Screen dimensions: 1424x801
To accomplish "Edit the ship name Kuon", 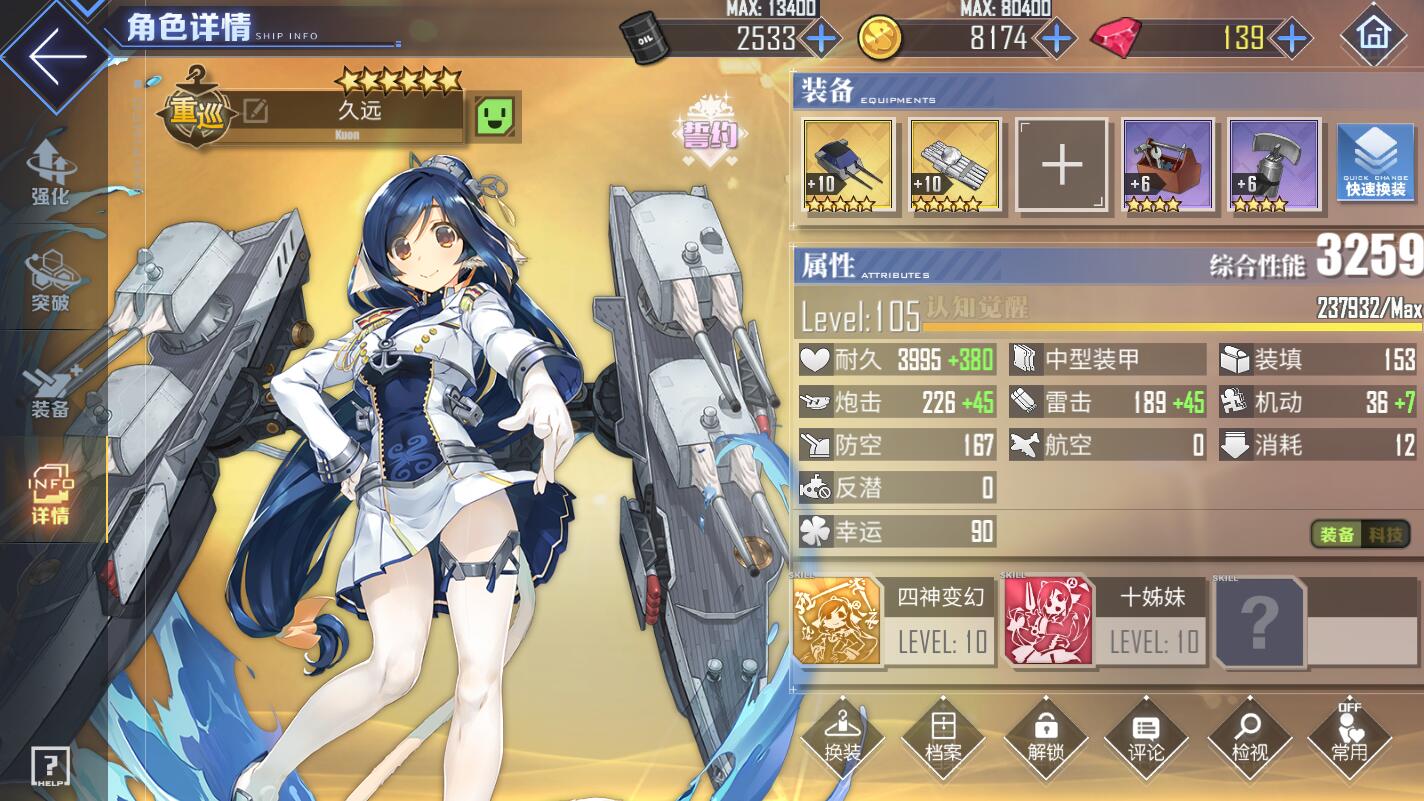I will click(x=256, y=111).
